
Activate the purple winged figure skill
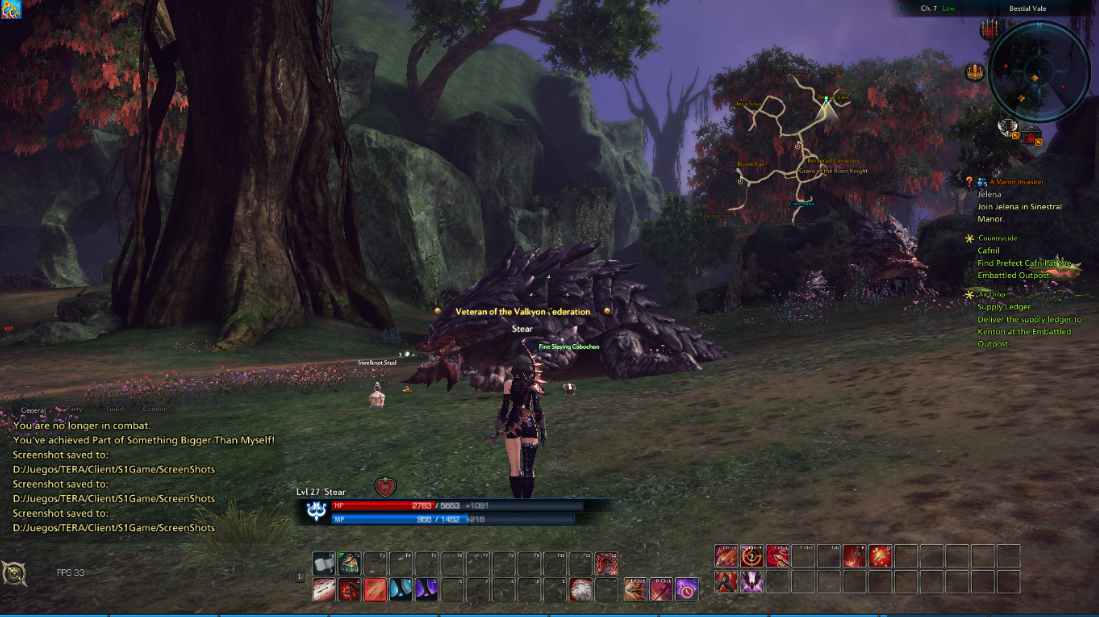[751, 582]
